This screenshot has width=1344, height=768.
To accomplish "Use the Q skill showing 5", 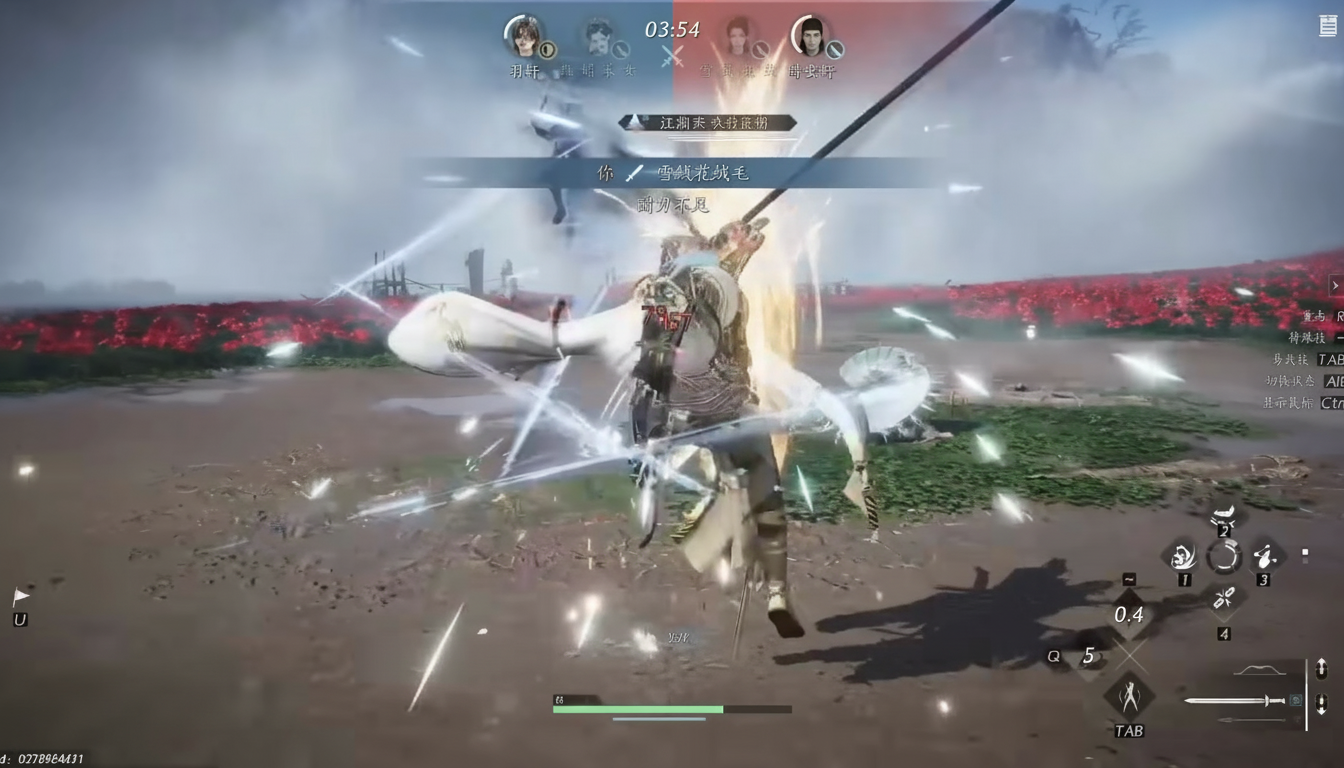I will coord(1088,657).
